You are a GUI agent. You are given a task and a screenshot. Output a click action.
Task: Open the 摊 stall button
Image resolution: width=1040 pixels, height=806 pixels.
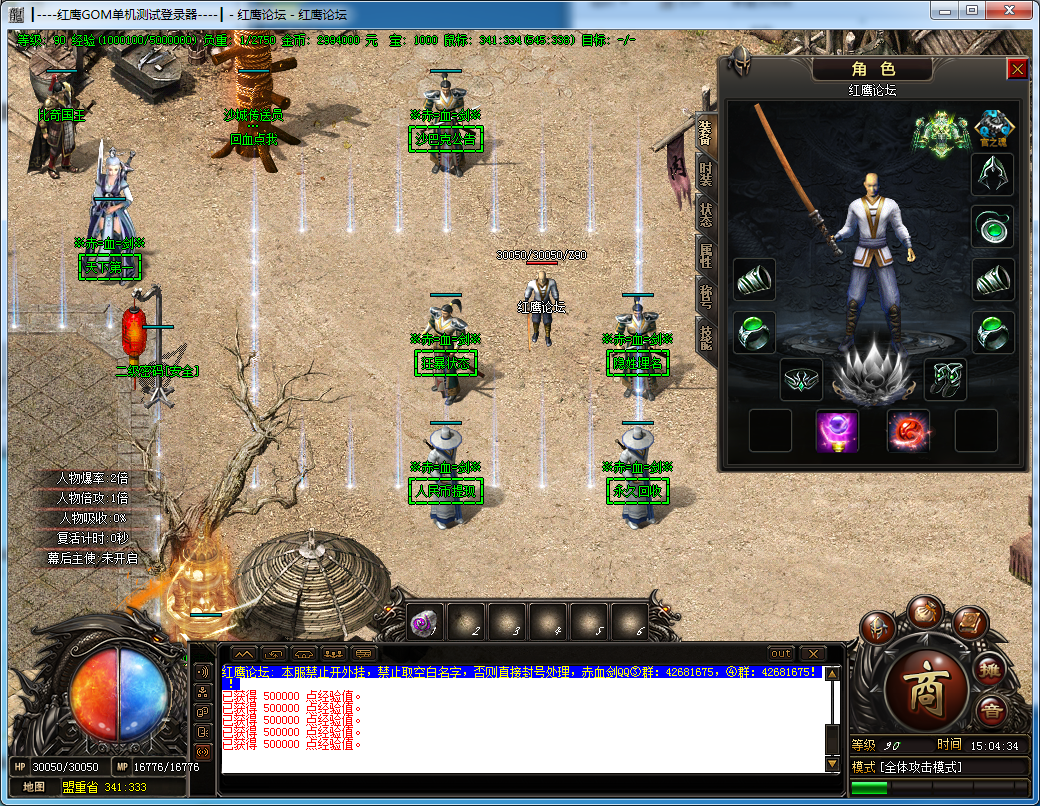(990, 668)
